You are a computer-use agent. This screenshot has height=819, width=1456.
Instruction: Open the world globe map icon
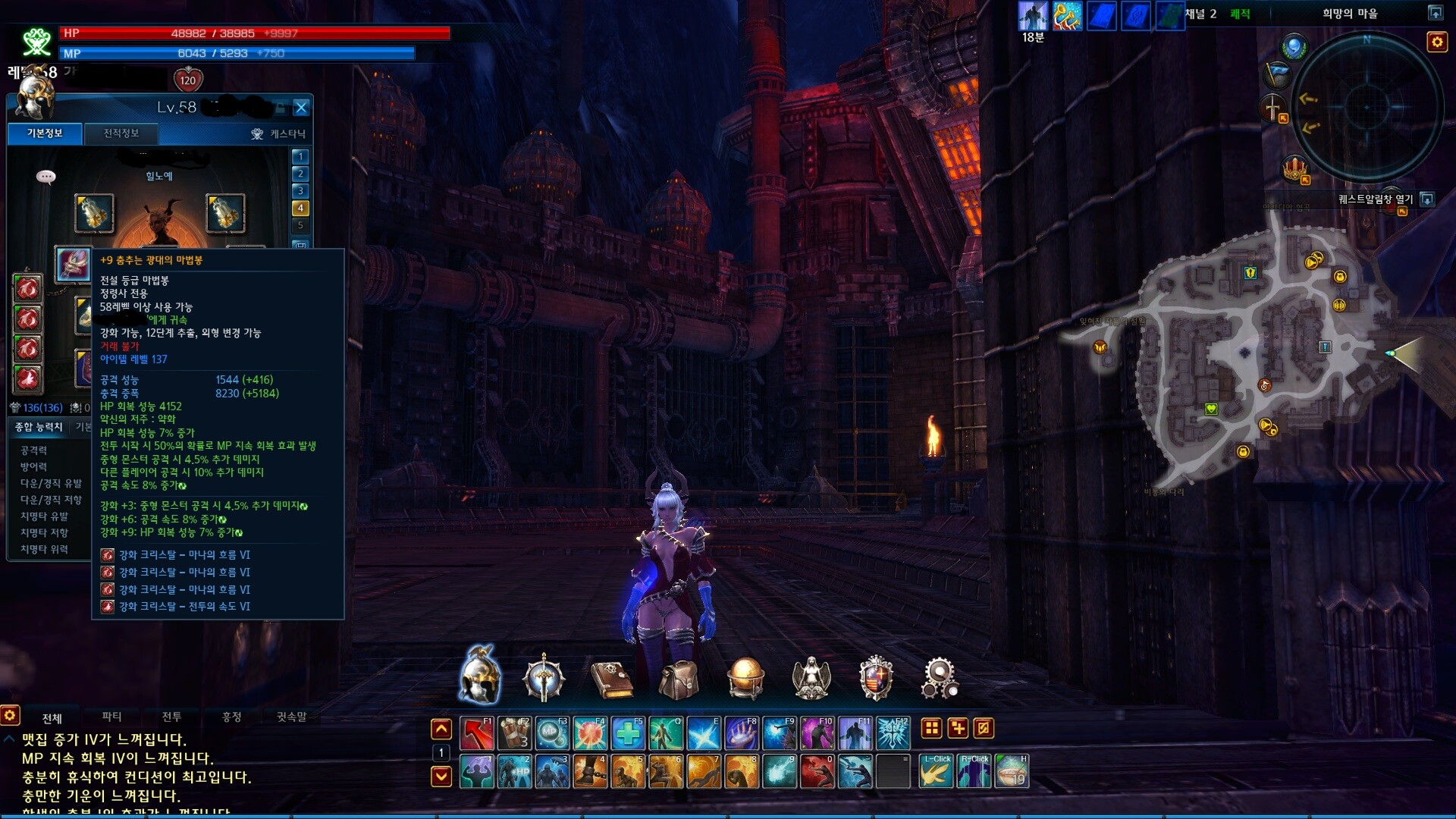(745, 678)
